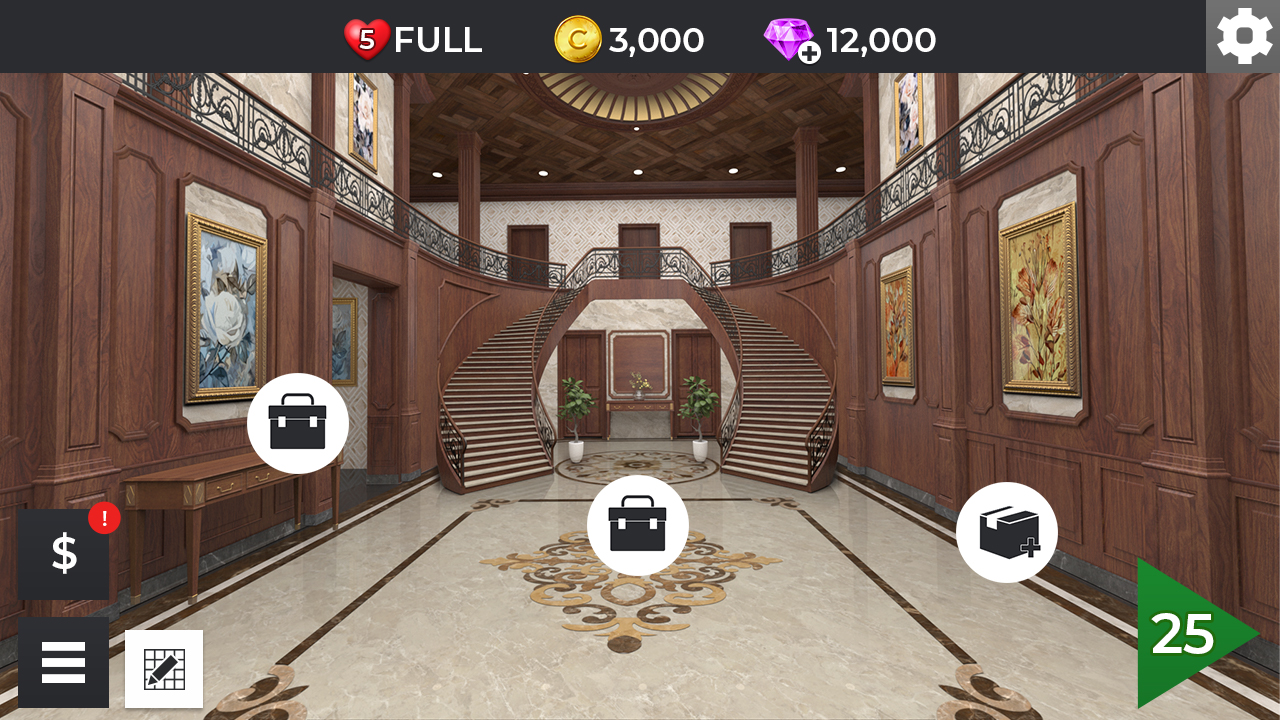Tap the red exclamation notification badge
This screenshot has width=1280, height=720.
[x=103, y=516]
